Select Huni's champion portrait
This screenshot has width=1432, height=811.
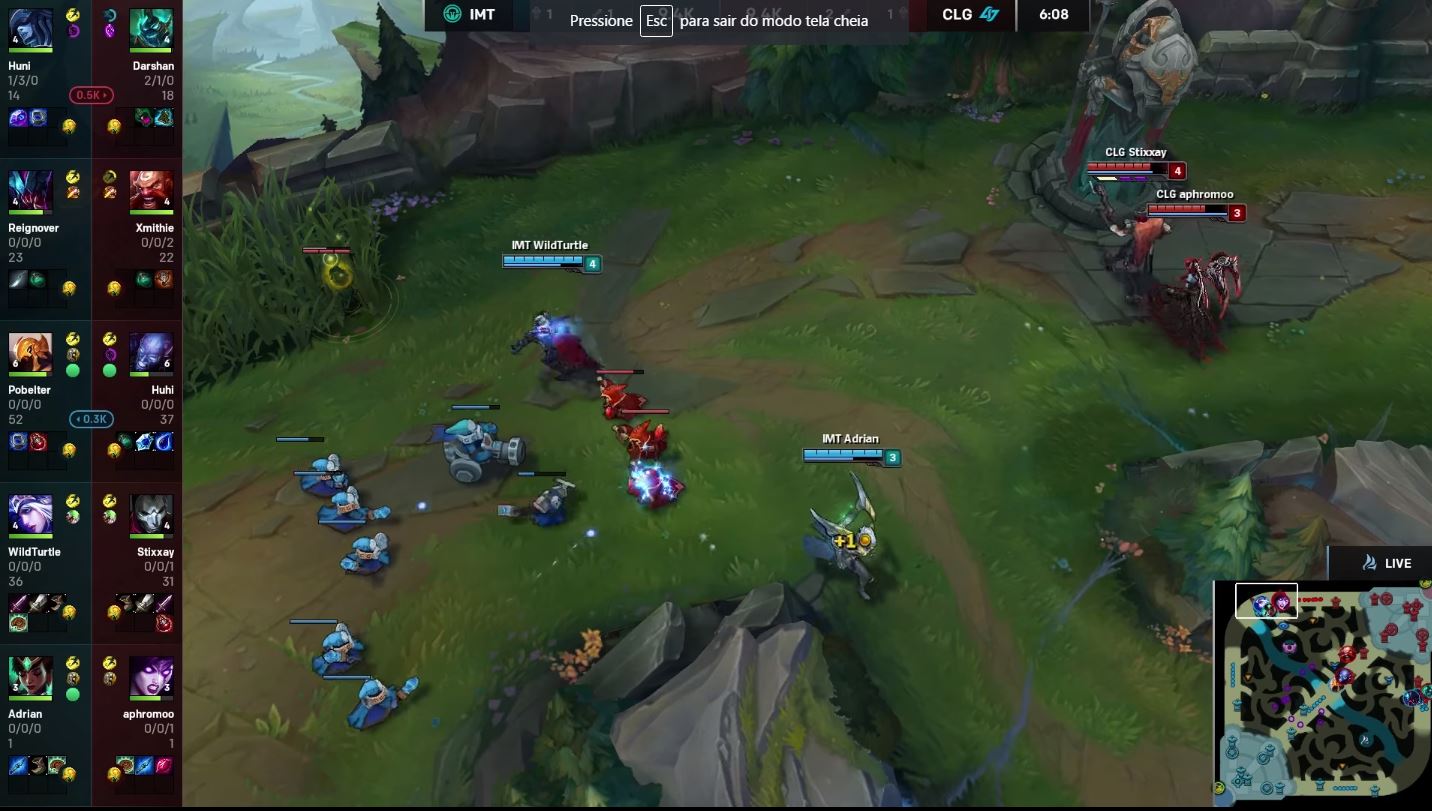point(30,25)
